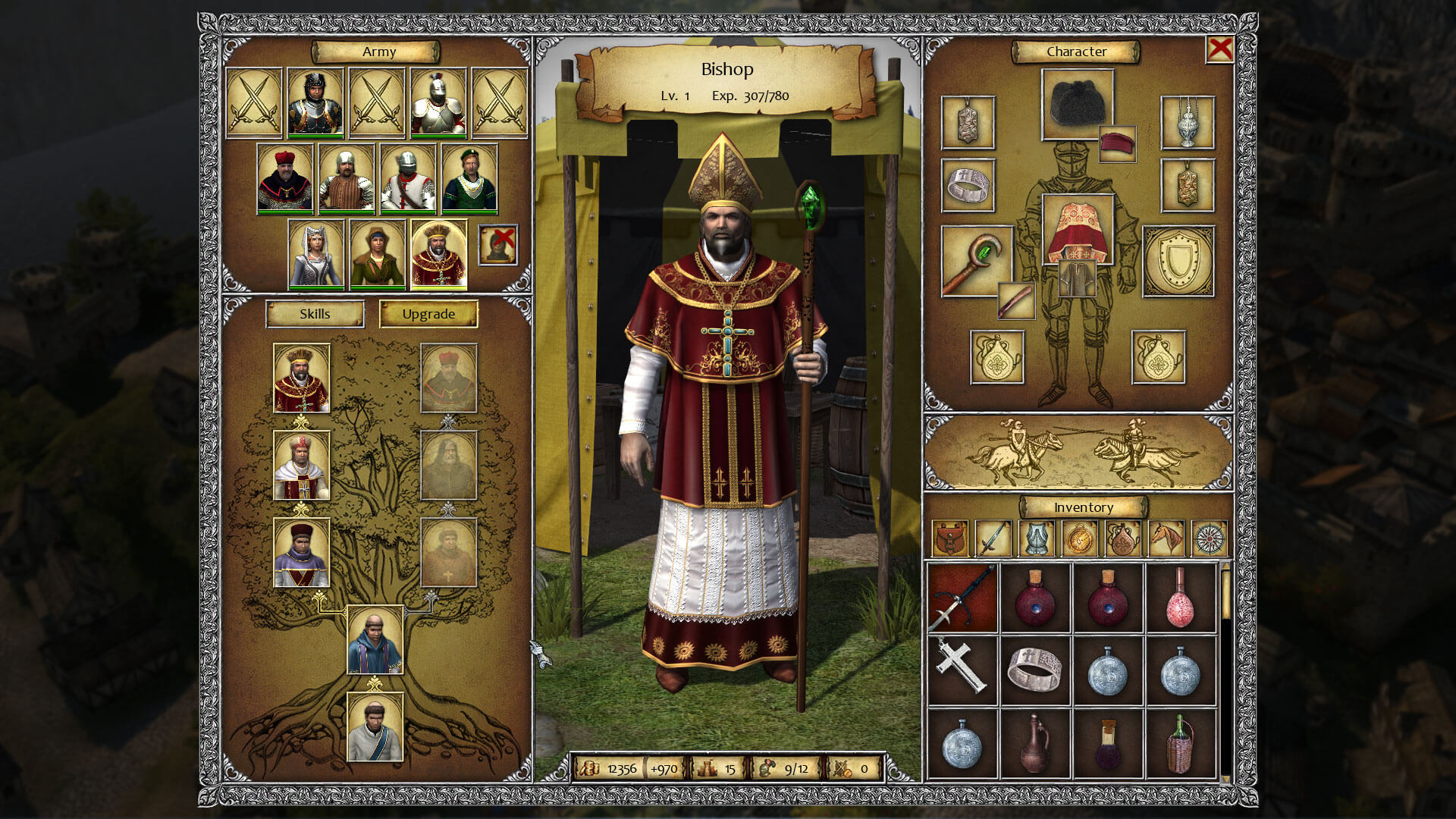The width and height of the screenshot is (1456, 819).
Task: Open the Upgrade tab
Action: point(429,313)
